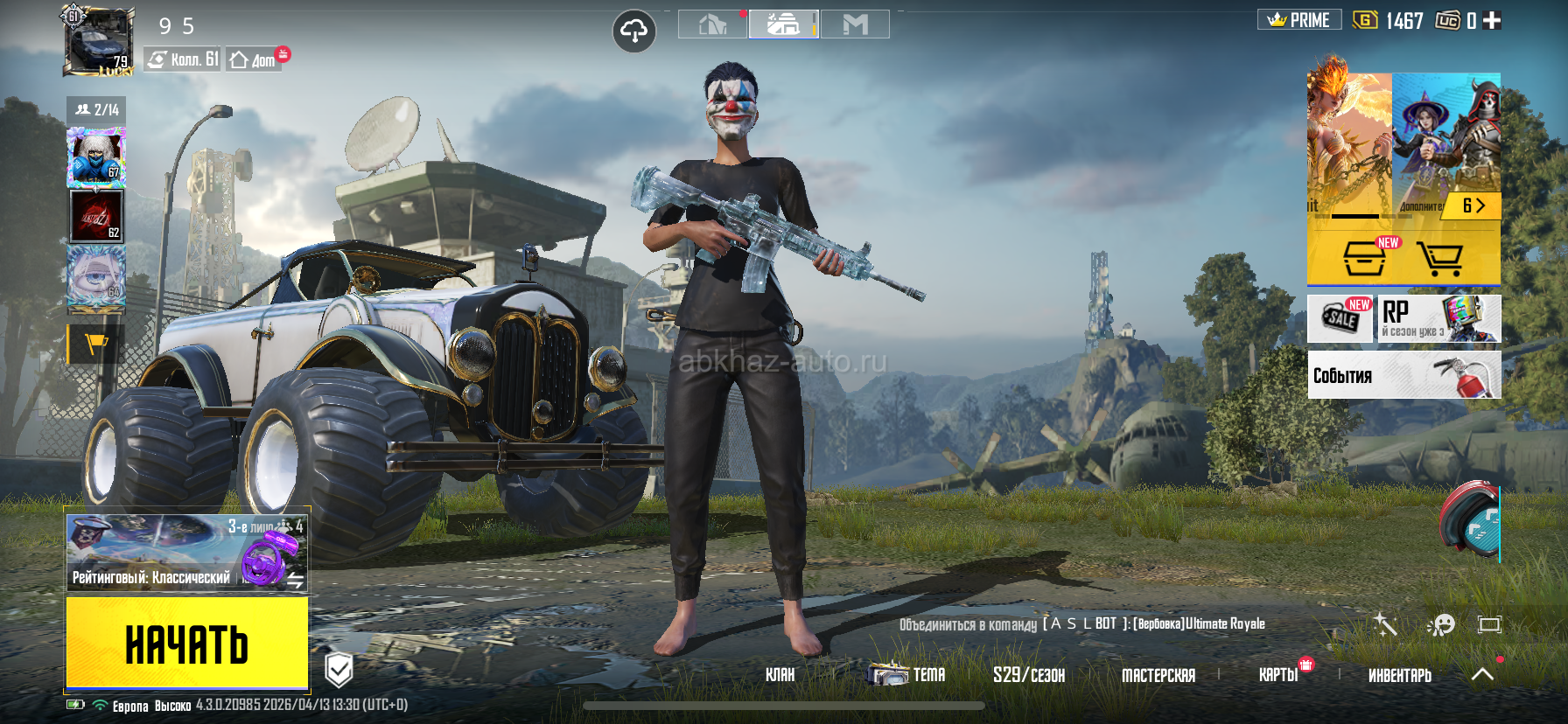Viewport: 1568px width, 724px height.
Task: Add UC with the plus button
Action: point(1492,20)
